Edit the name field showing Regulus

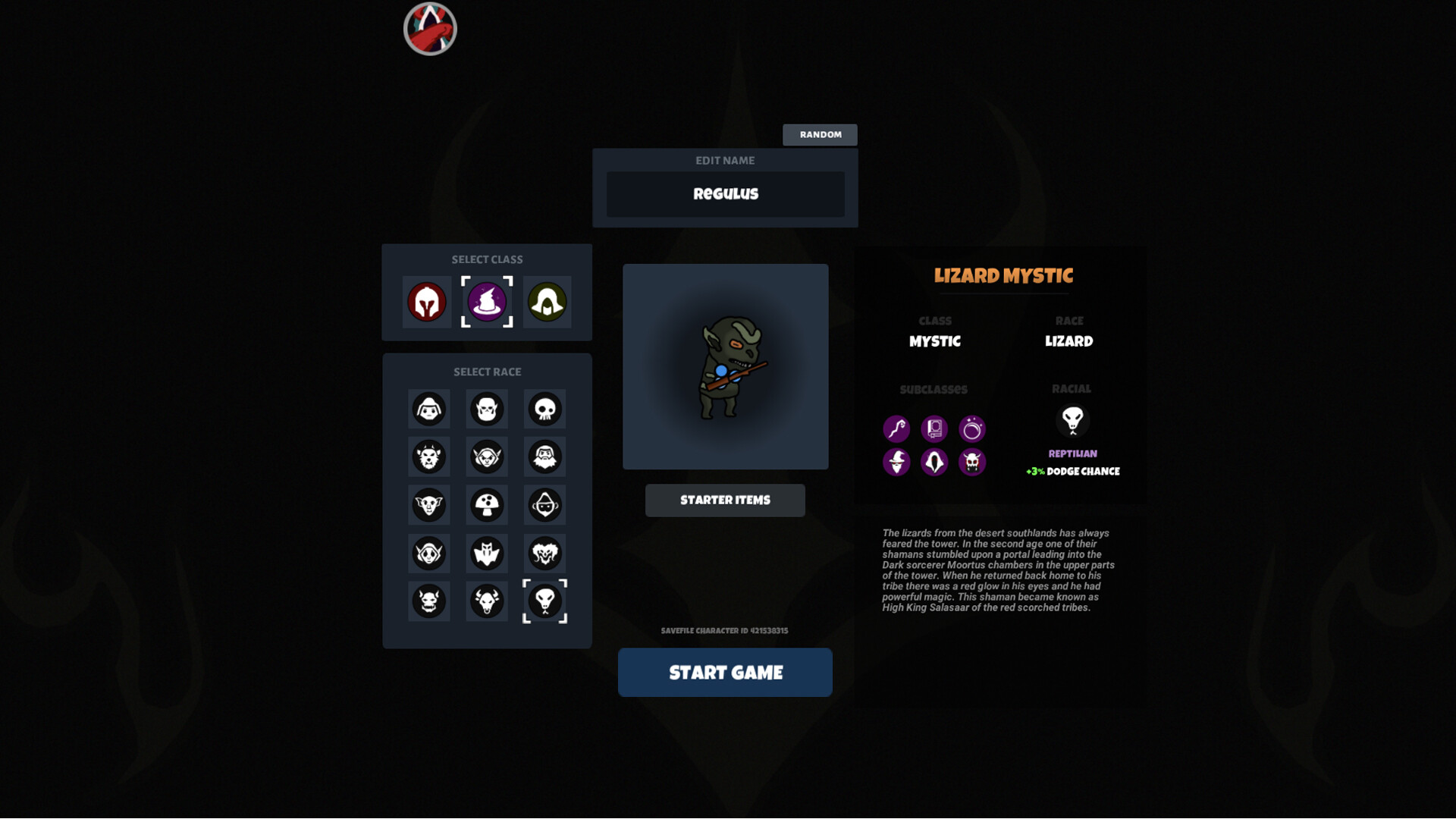(x=725, y=193)
